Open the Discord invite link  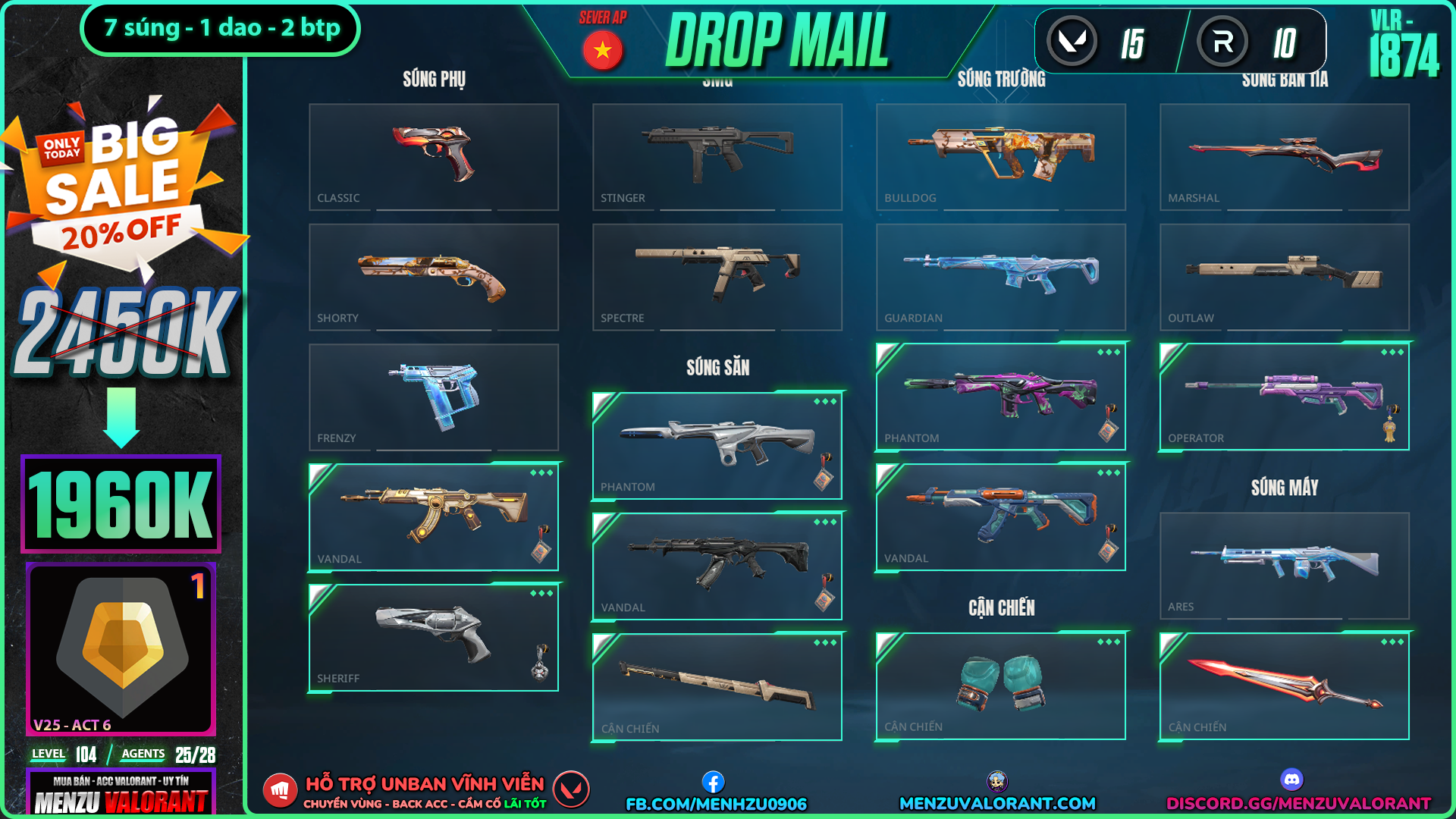click(x=1298, y=803)
